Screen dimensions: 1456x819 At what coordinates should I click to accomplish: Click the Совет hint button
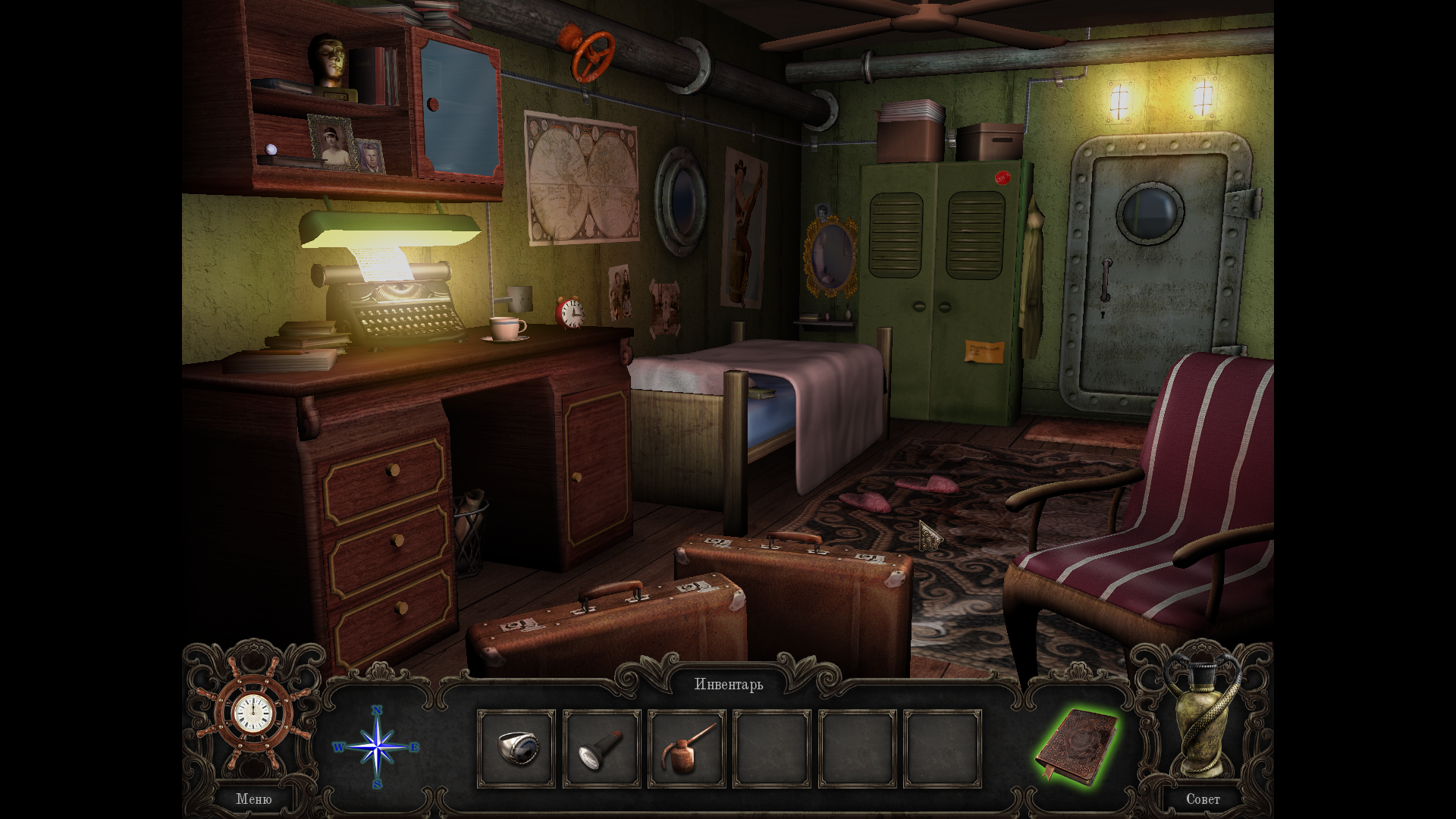tap(1203, 799)
